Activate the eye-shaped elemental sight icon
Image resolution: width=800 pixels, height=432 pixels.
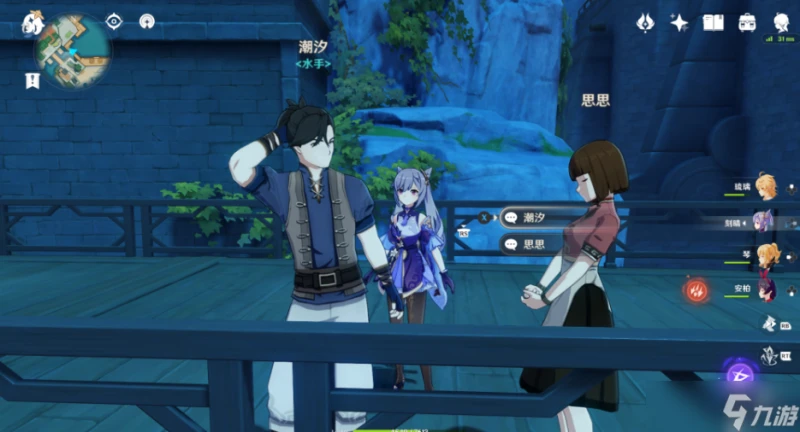coord(114,21)
